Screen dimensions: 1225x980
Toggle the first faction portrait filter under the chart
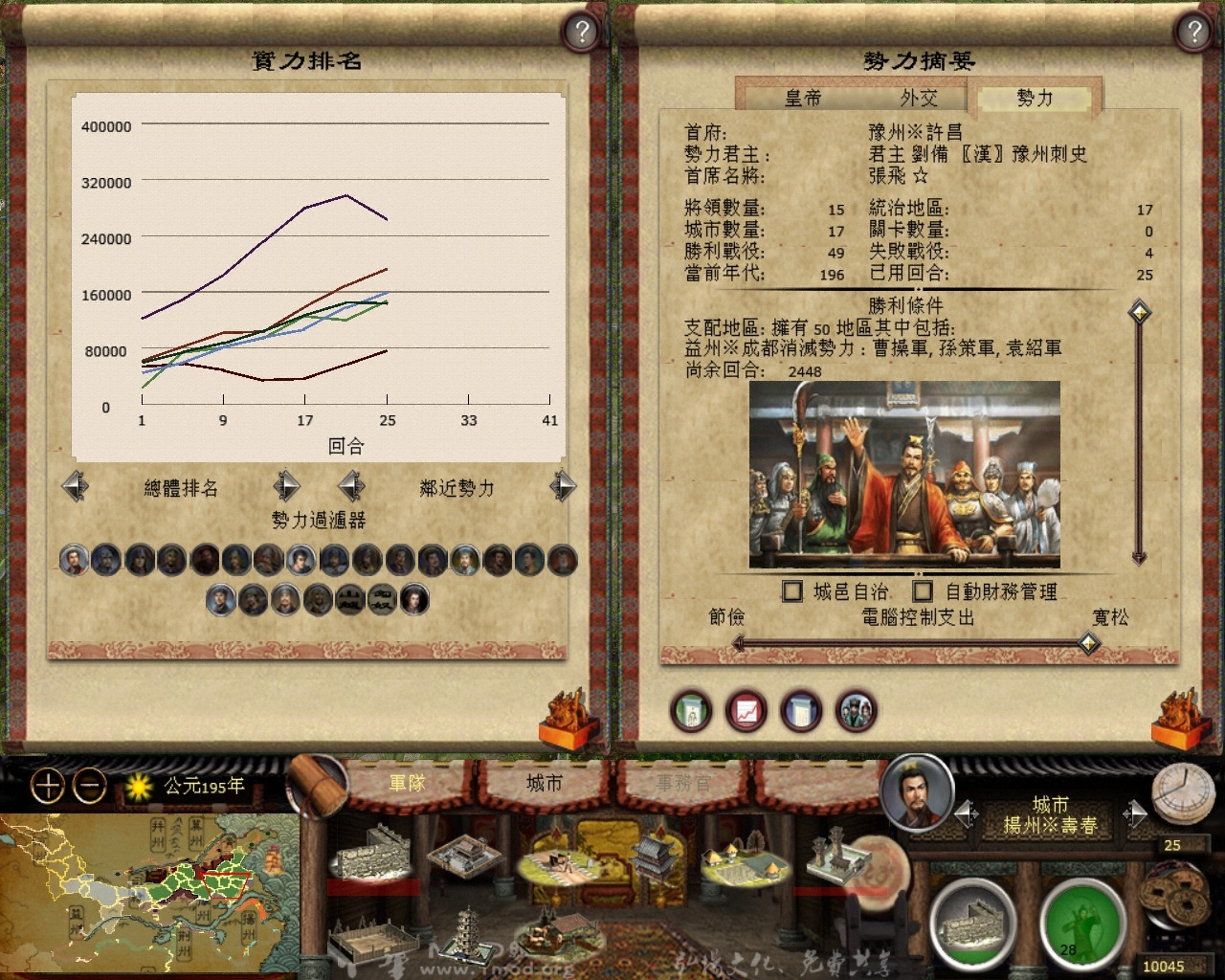click(x=75, y=560)
